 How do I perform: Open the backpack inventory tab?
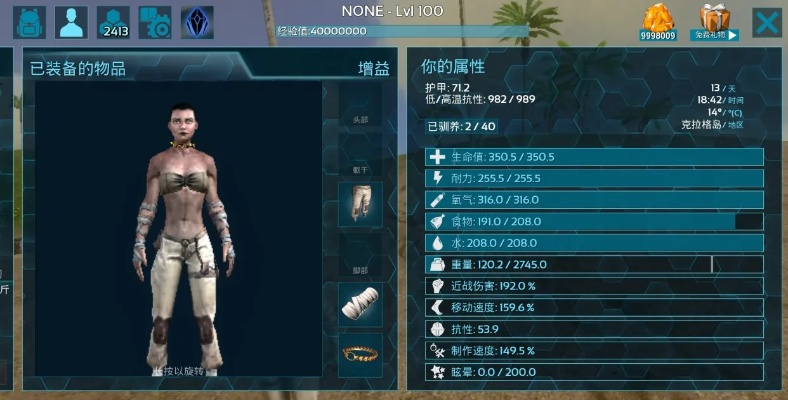tap(29, 22)
